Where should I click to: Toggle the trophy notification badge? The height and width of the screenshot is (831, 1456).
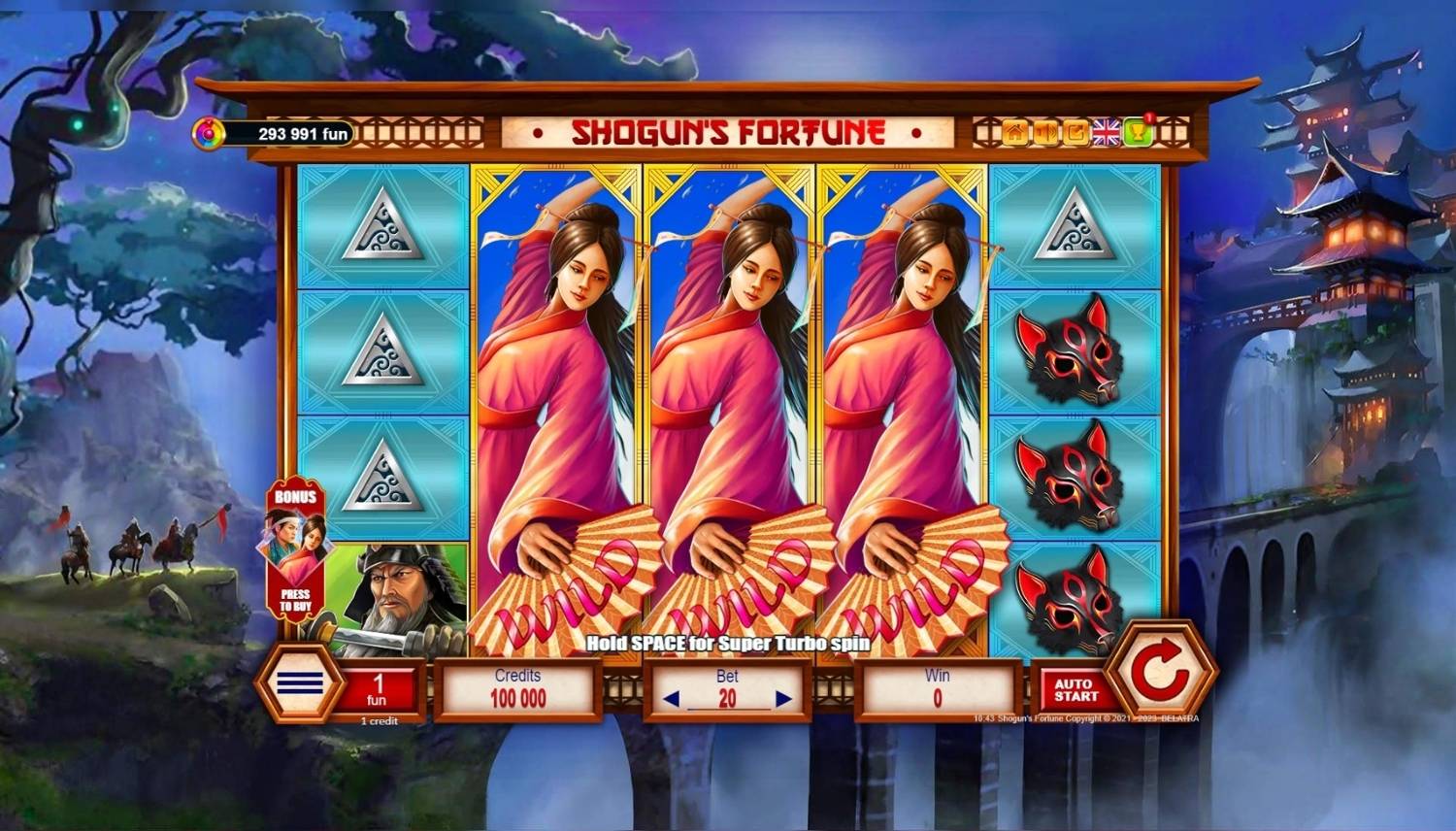click(1149, 116)
